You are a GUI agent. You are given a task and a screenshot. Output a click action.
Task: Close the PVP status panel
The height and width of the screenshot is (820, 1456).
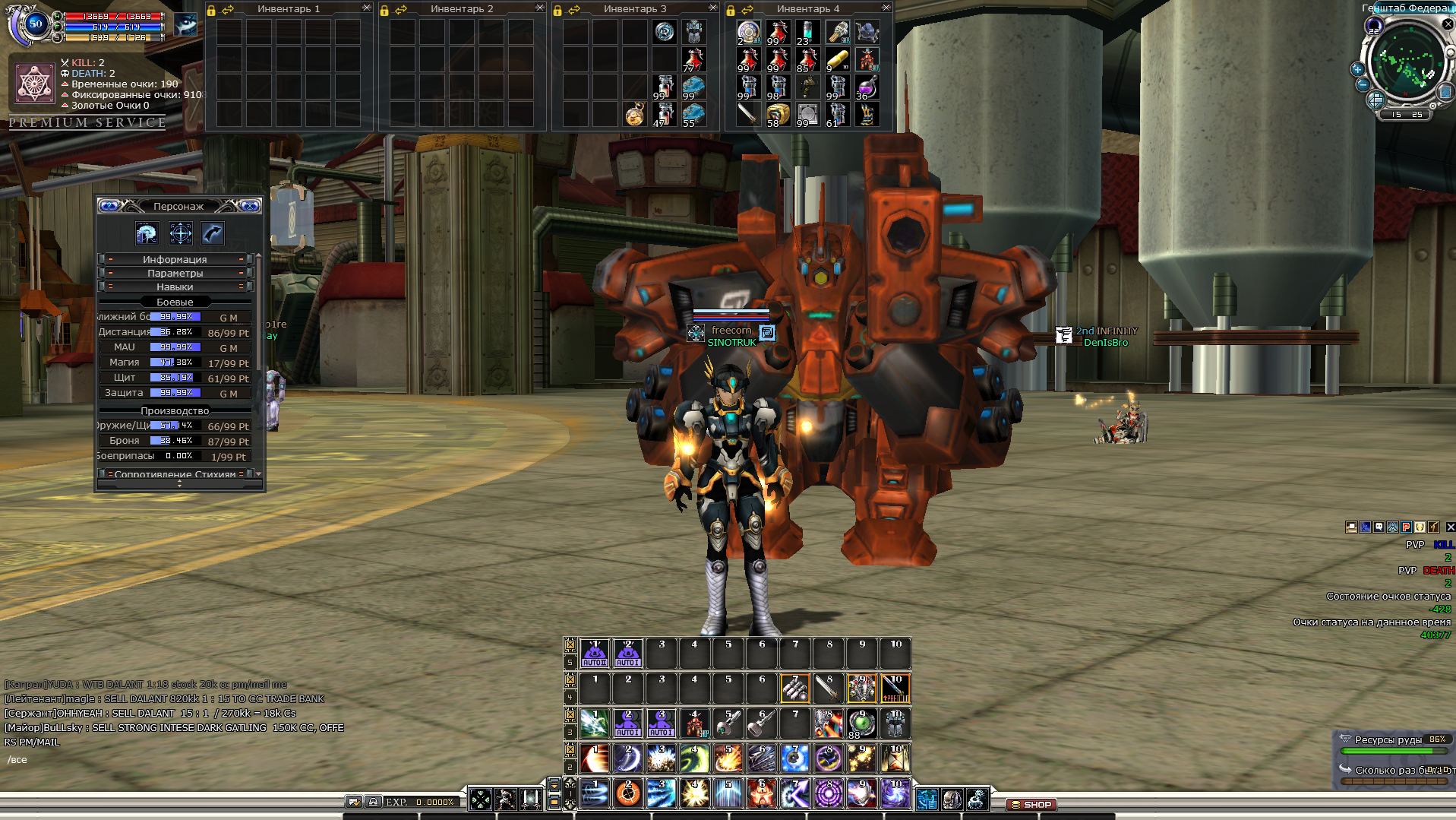coord(1450,527)
